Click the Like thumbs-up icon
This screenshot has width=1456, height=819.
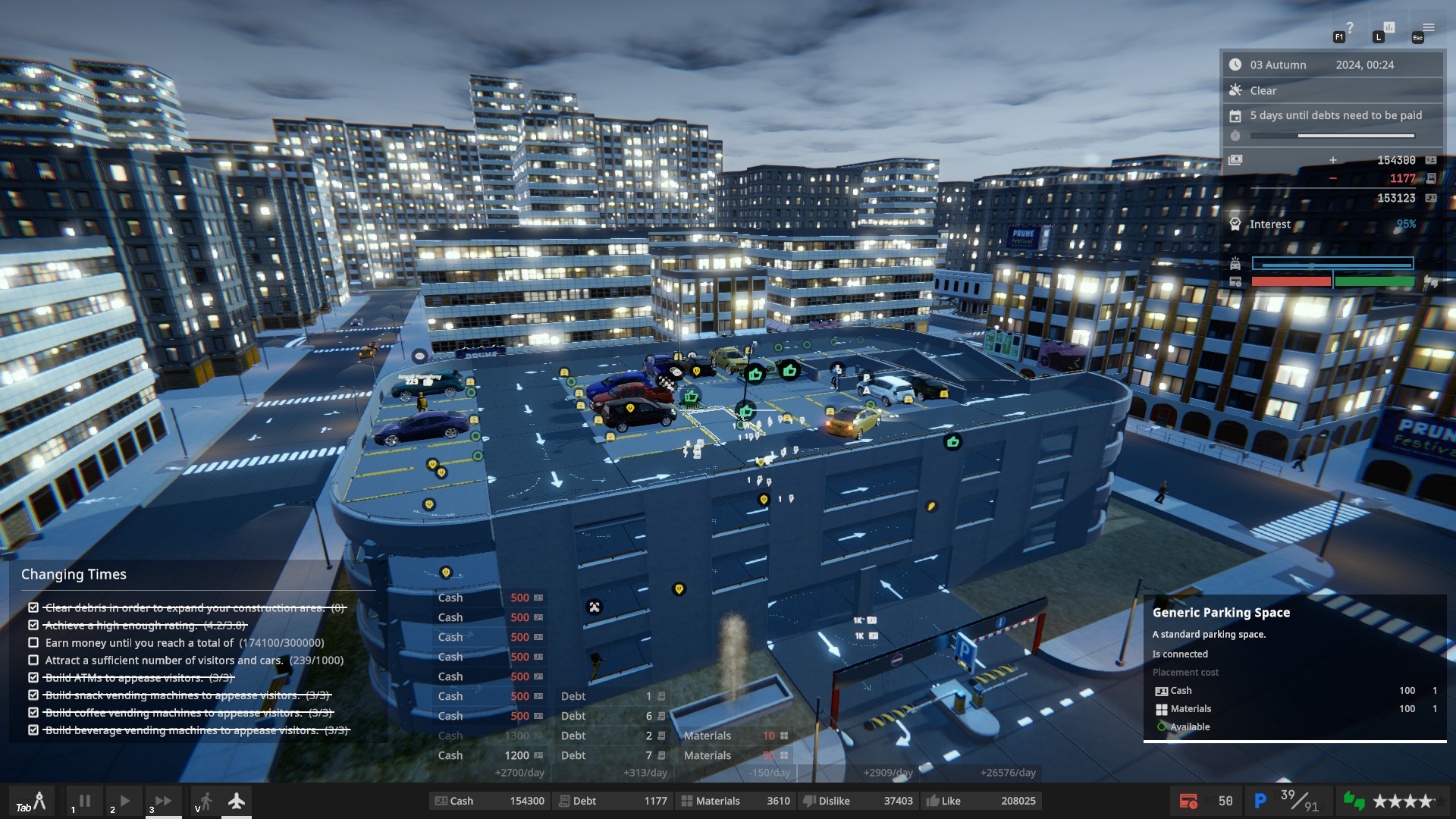click(x=934, y=801)
